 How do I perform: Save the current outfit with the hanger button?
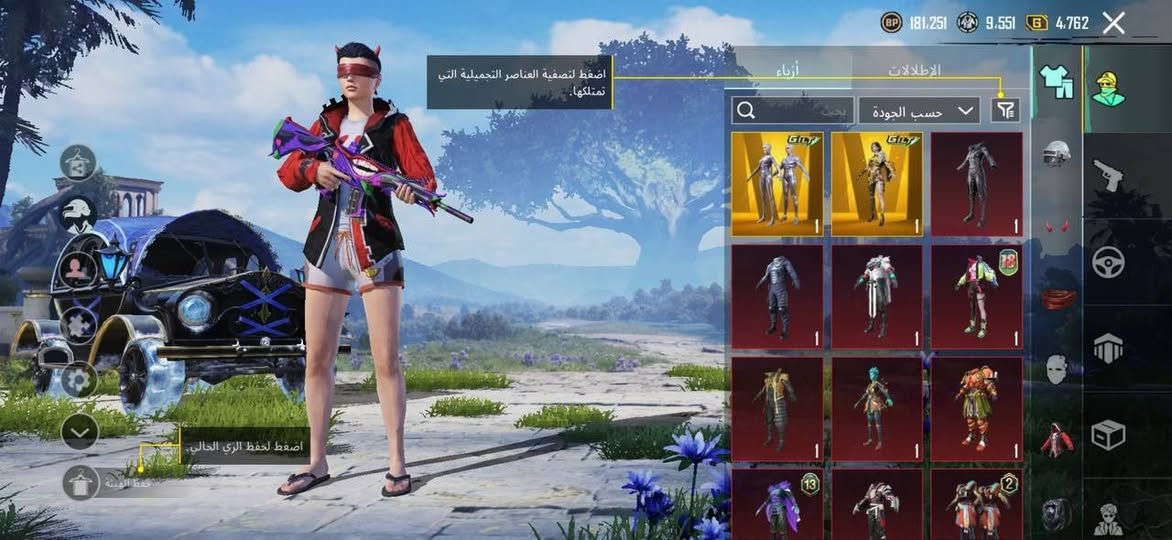80,483
